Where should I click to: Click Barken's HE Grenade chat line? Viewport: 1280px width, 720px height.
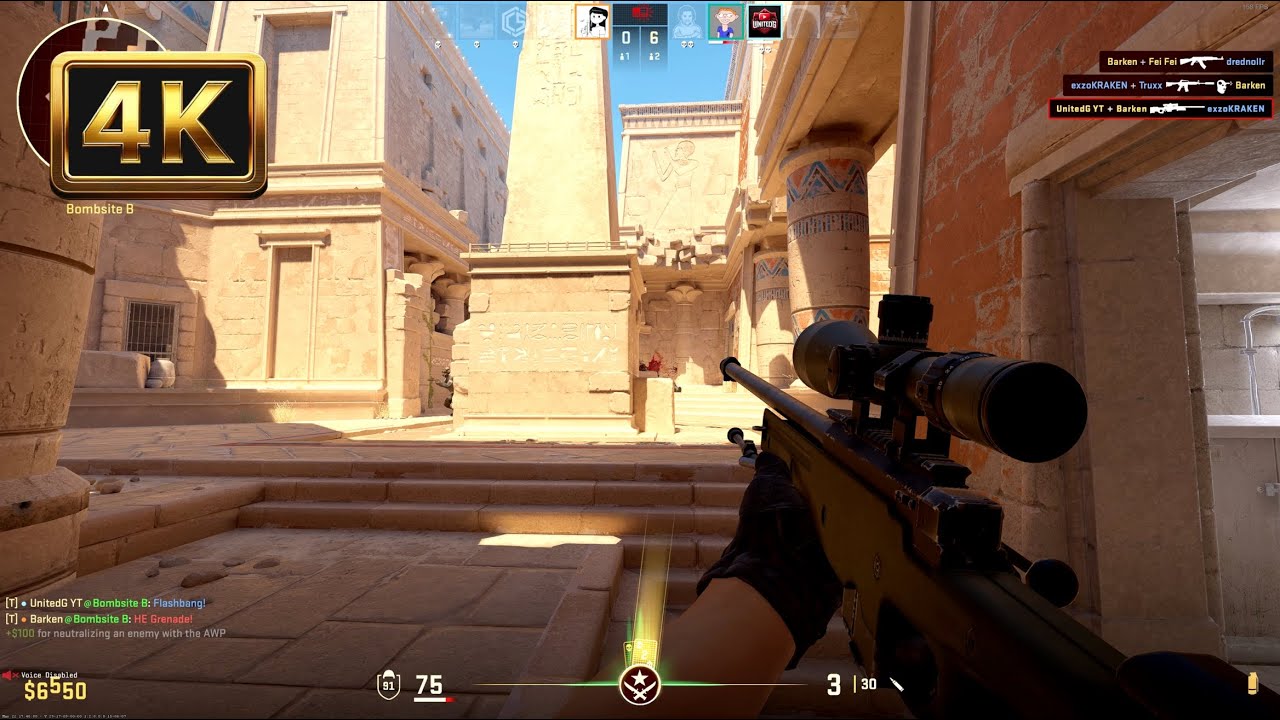click(x=100, y=617)
